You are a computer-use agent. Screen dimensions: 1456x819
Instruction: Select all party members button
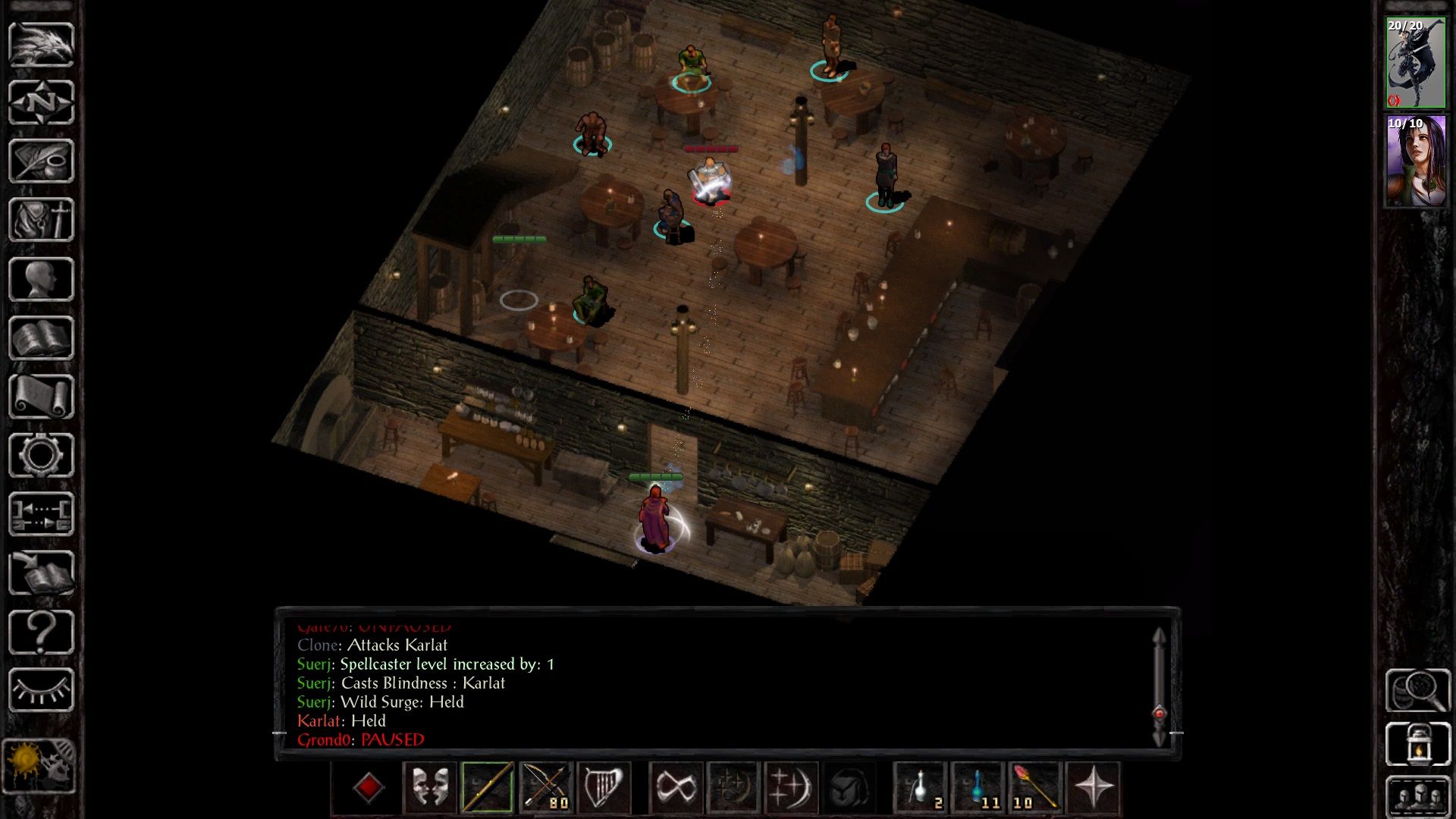coord(1418,796)
